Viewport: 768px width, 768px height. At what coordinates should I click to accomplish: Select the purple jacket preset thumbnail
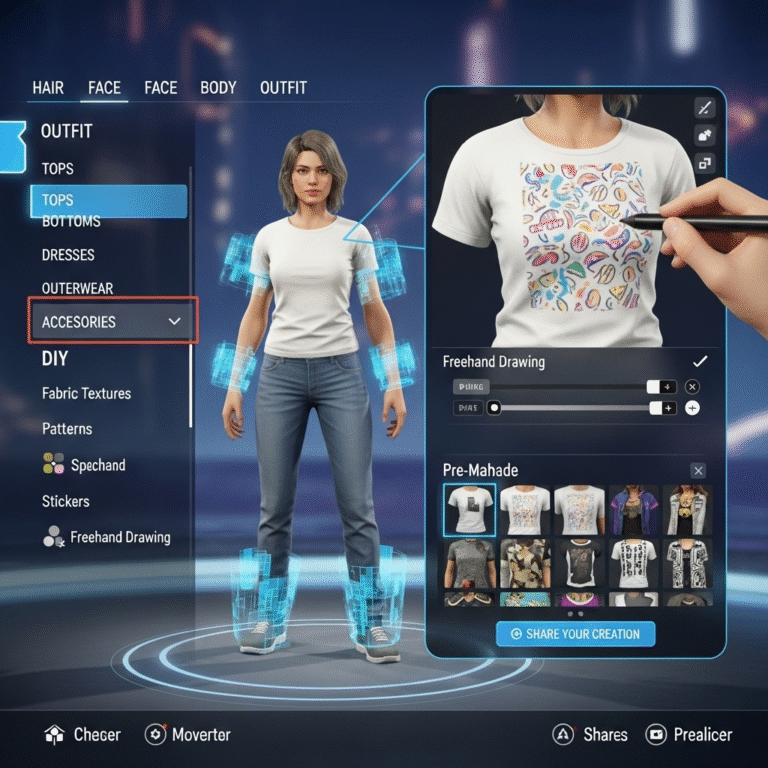tap(633, 510)
